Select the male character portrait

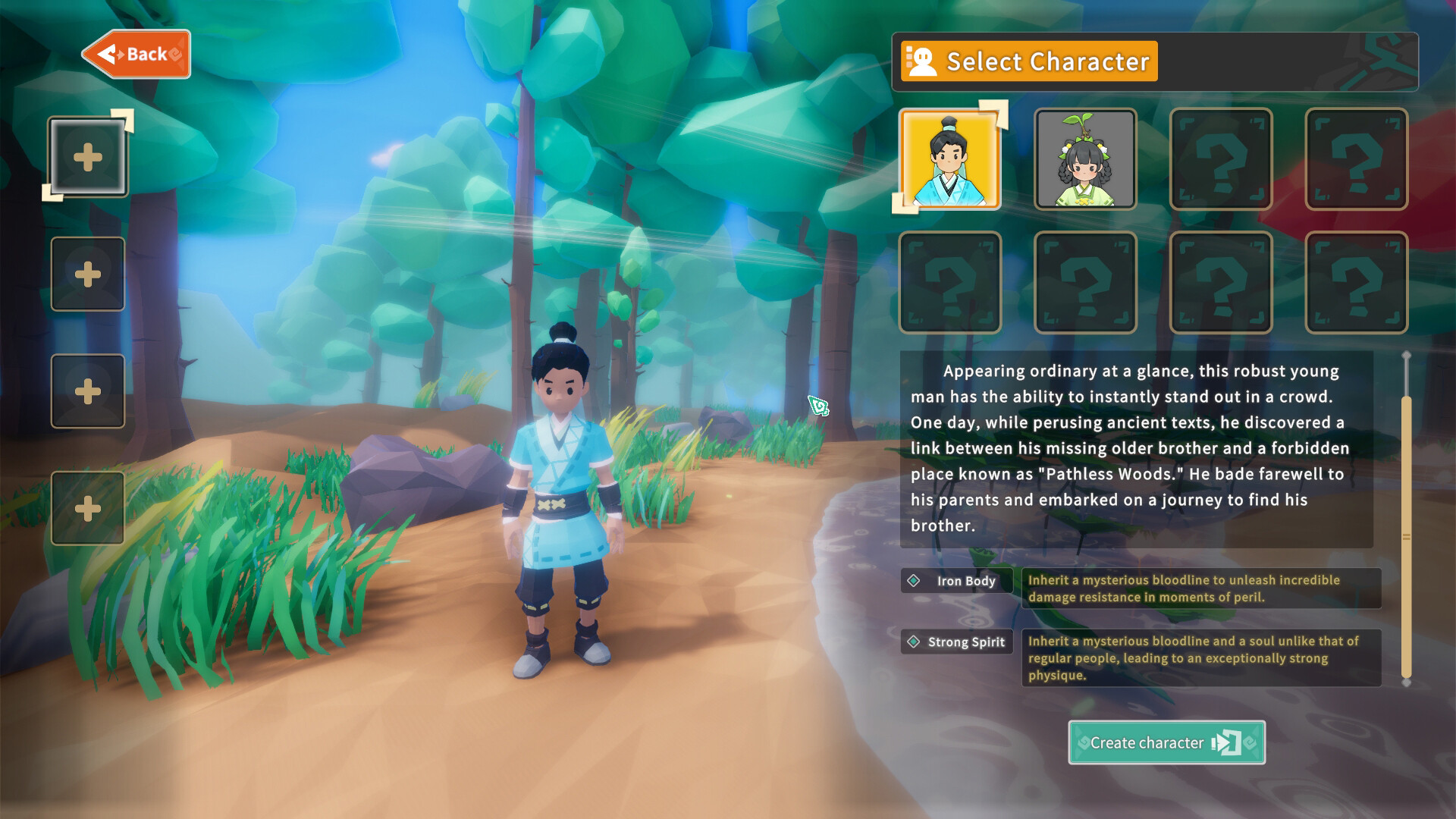[949, 159]
